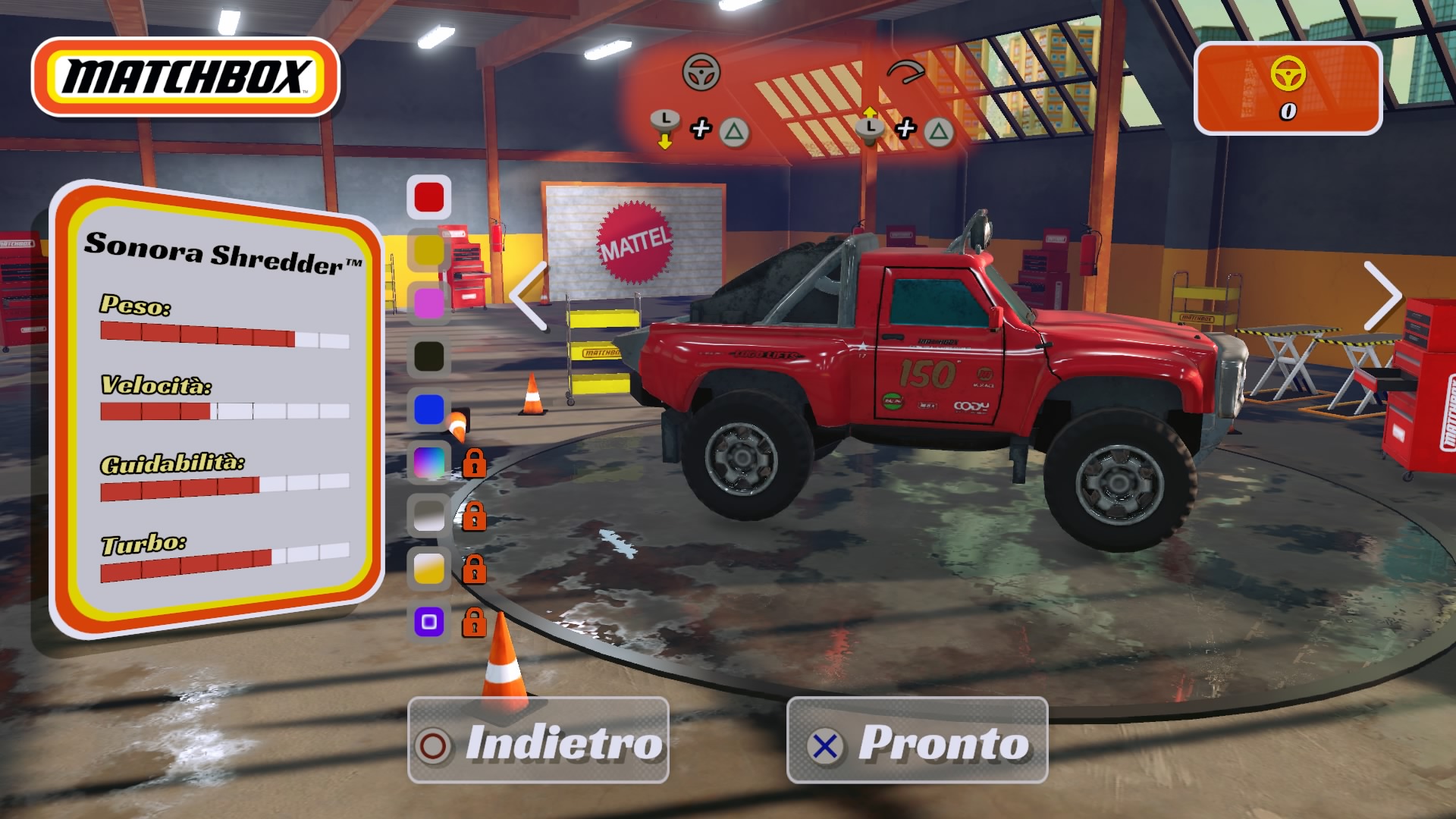The height and width of the screenshot is (819, 1456).
Task: Click the steering wheel counter panel top right
Action: click(x=1288, y=86)
